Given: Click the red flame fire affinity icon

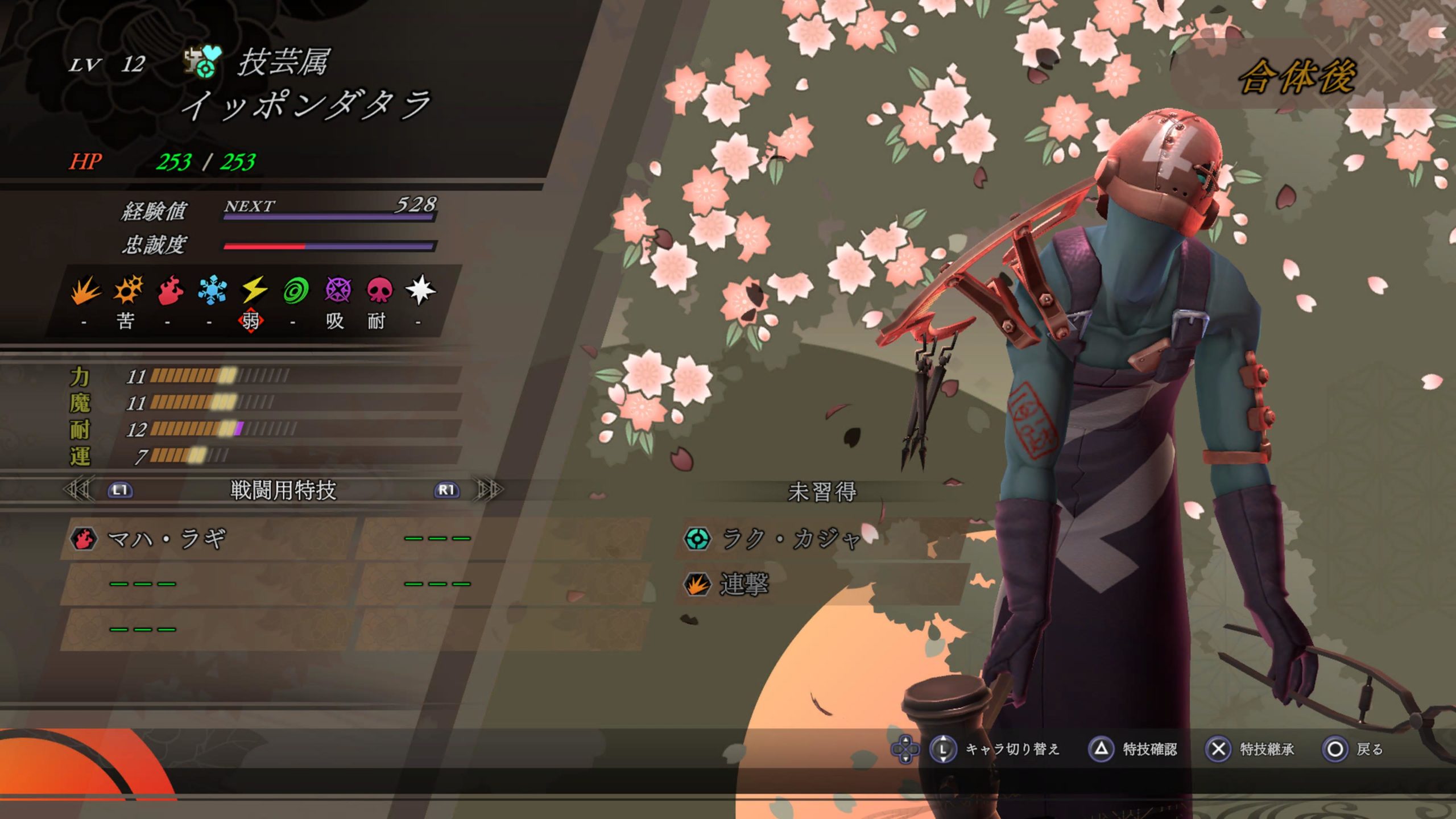Looking at the screenshot, I should point(170,290).
